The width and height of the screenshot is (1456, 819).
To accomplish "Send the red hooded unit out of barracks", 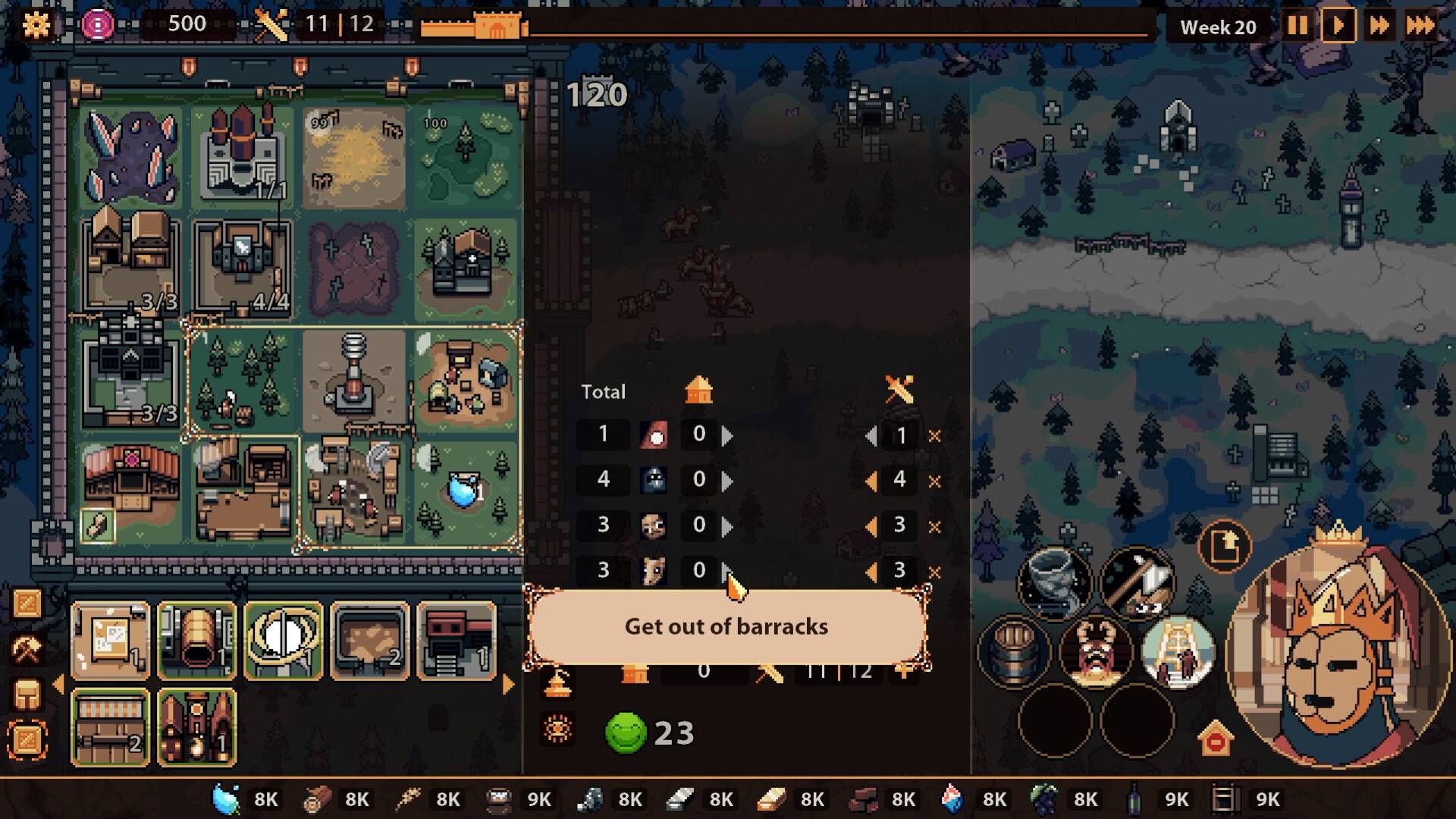I will pyautogui.click(x=727, y=435).
